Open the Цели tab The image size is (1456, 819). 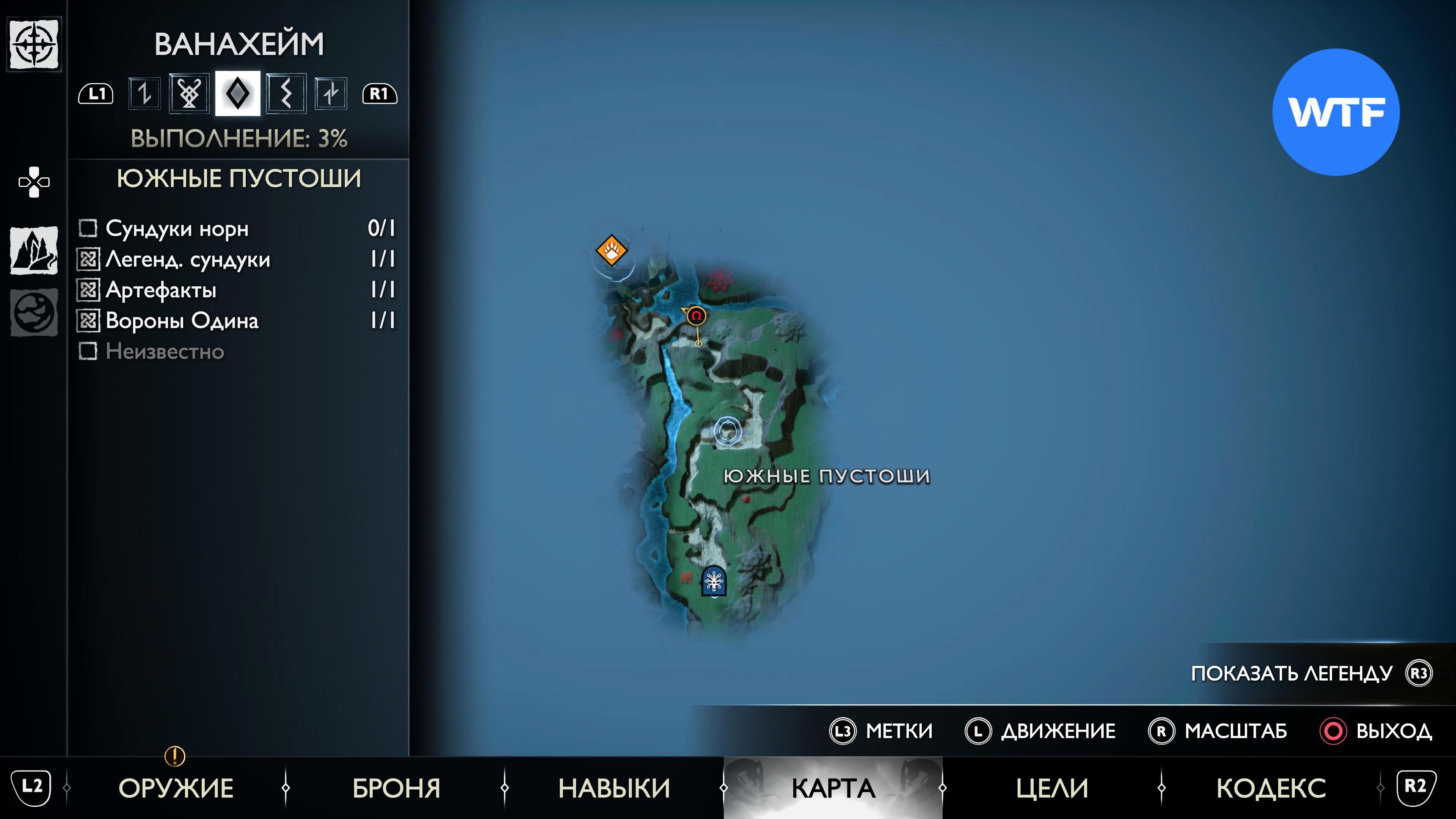point(1052,788)
